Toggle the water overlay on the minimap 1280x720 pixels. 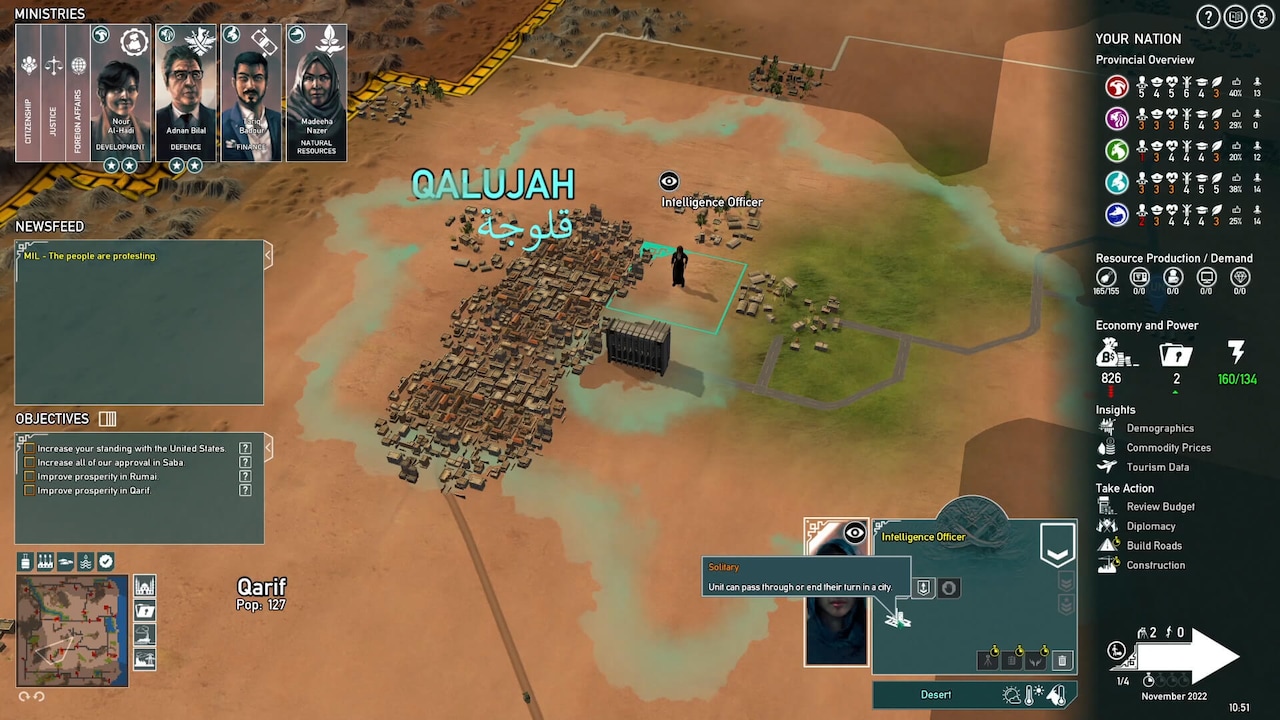[86, 561]
